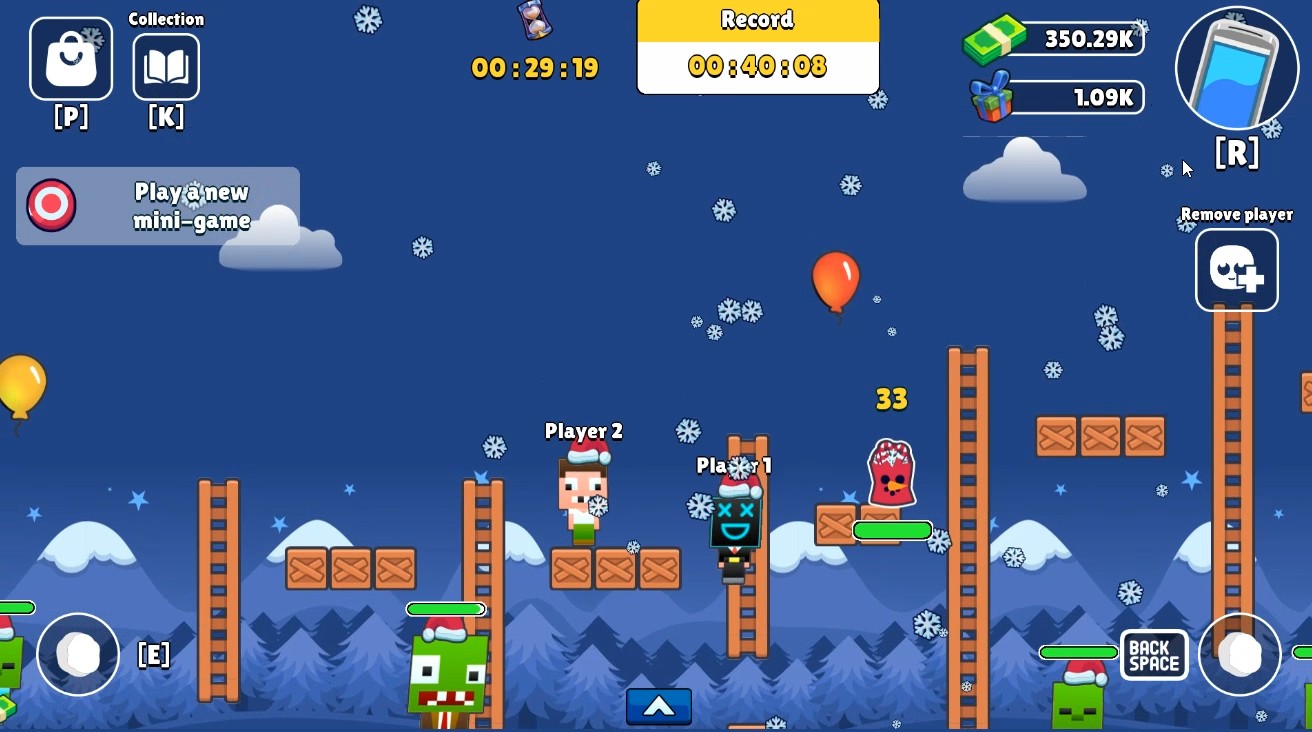Open the shop with the bag icon

[x=70, y=58]
